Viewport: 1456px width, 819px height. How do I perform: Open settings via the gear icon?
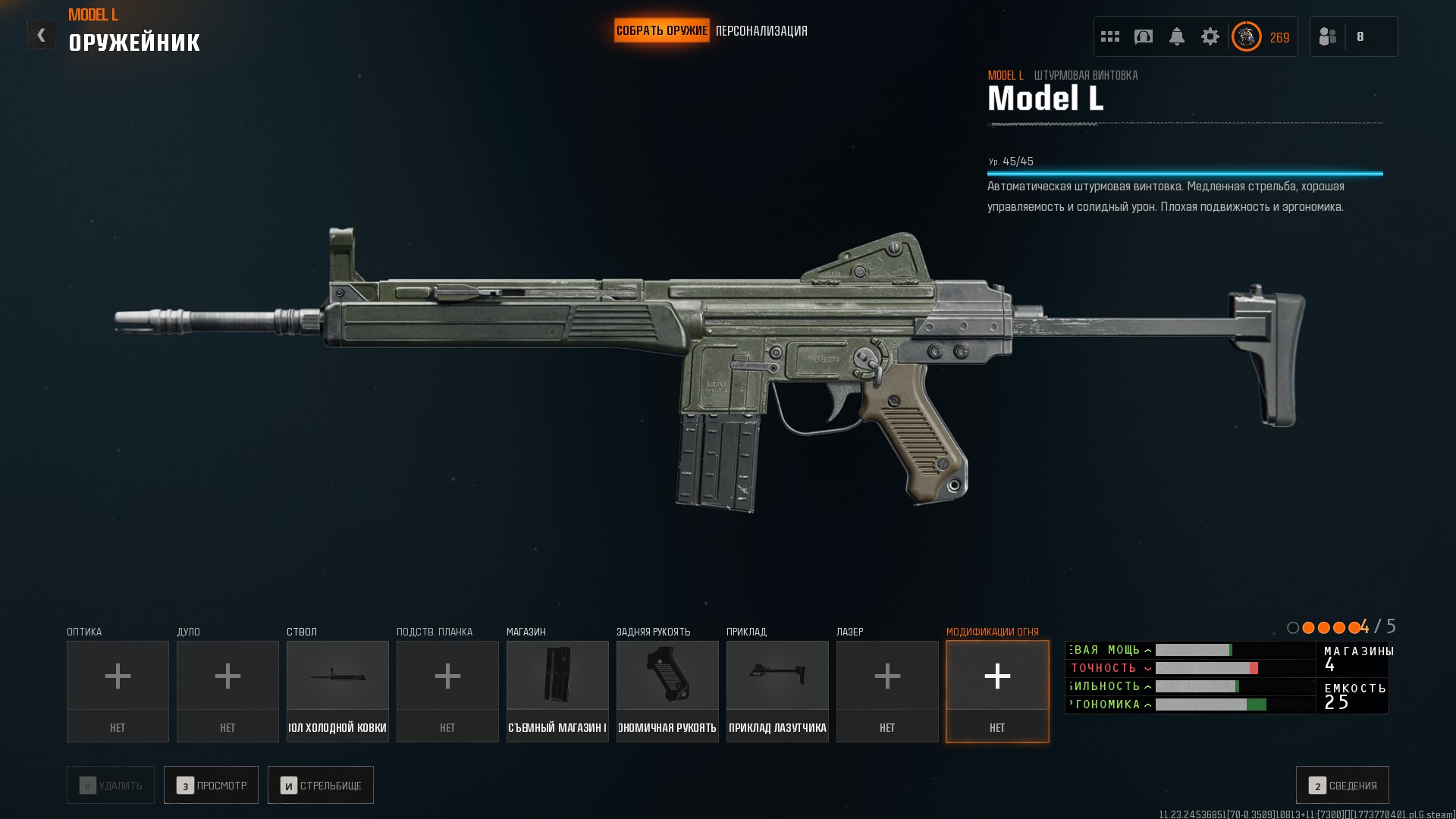click(1210, 36)
